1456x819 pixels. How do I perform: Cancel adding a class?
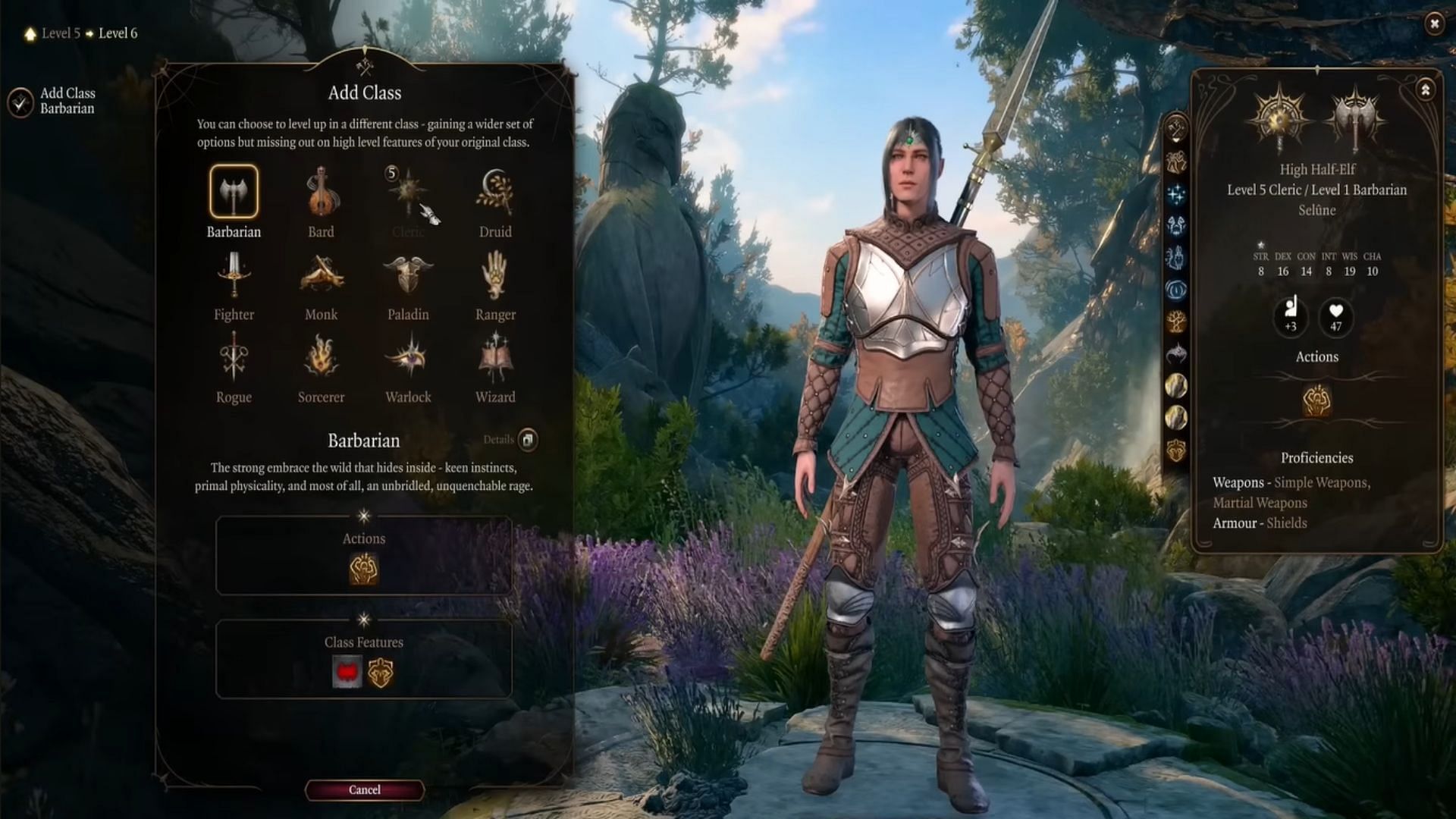[364, 789]
